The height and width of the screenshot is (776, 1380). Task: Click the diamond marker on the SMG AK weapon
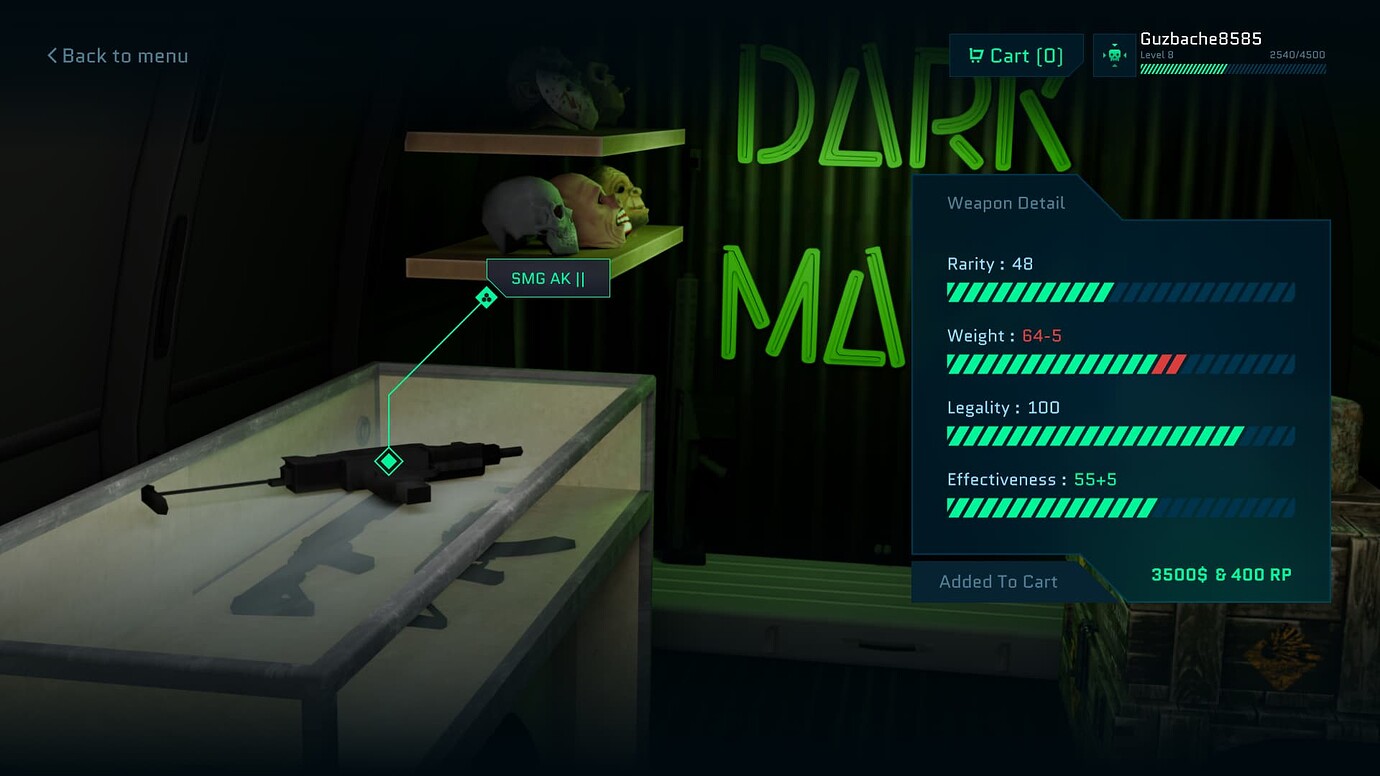(x=388, y=461)
